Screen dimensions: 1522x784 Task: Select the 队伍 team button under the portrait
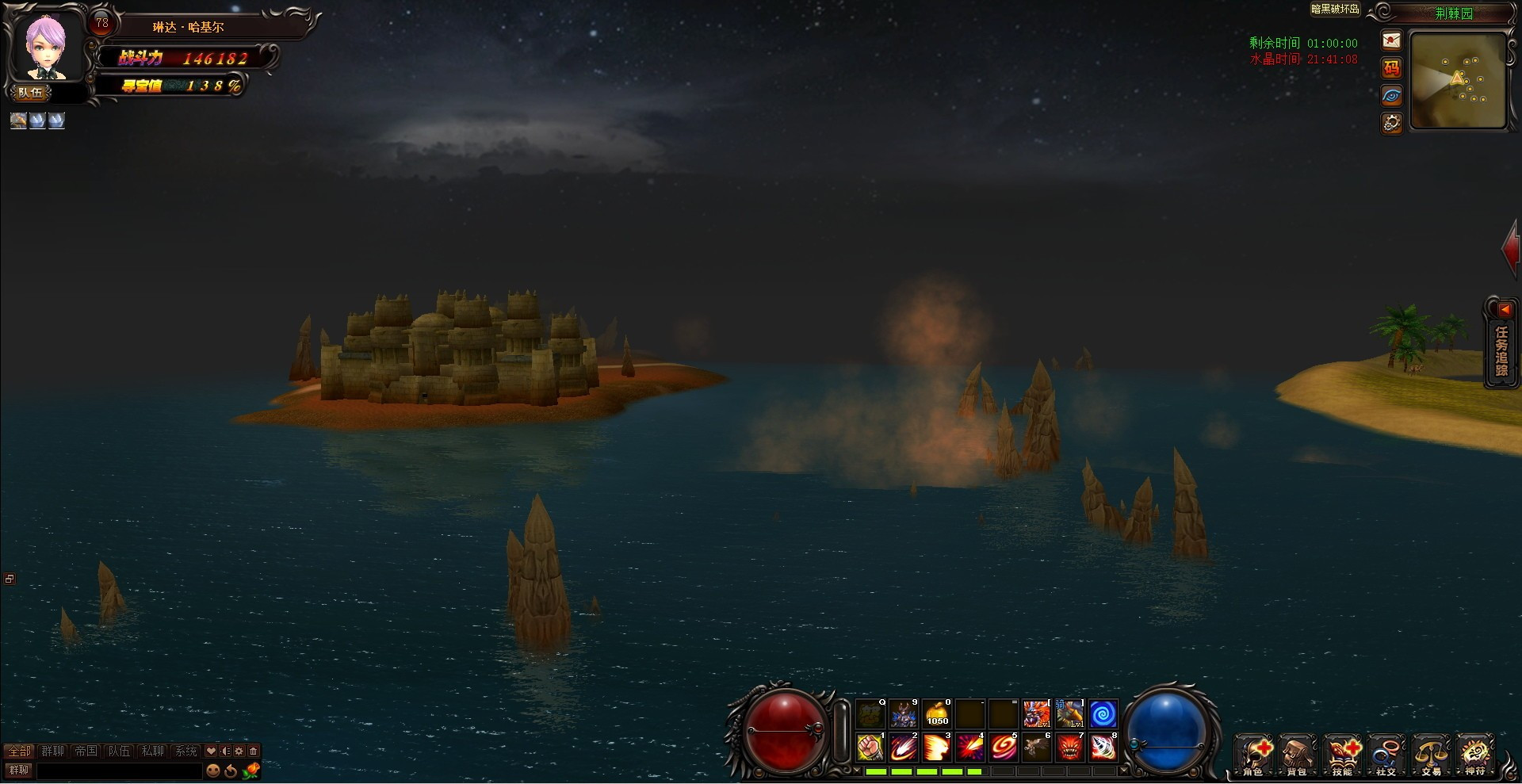(x=31, y=93)
